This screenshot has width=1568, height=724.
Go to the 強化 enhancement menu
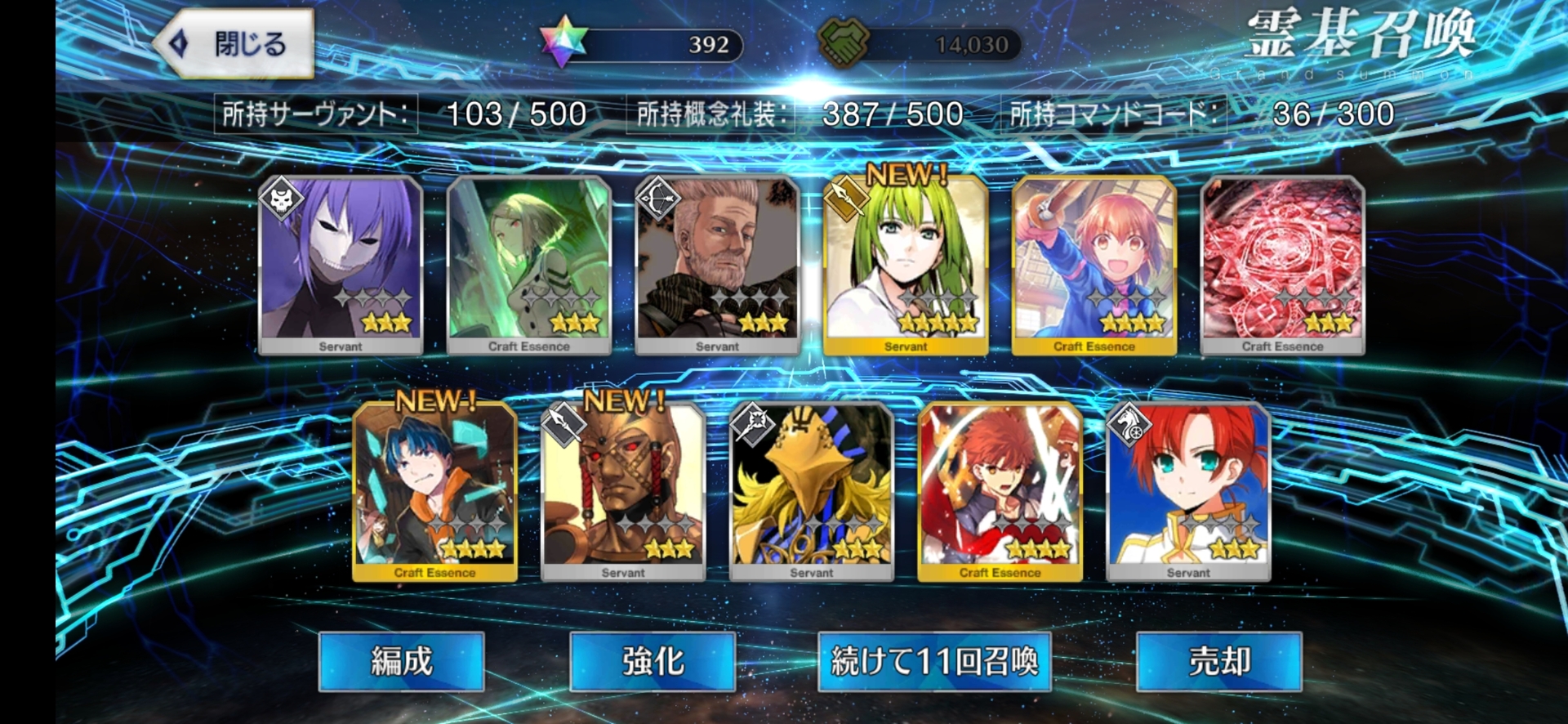coord(653,661)
